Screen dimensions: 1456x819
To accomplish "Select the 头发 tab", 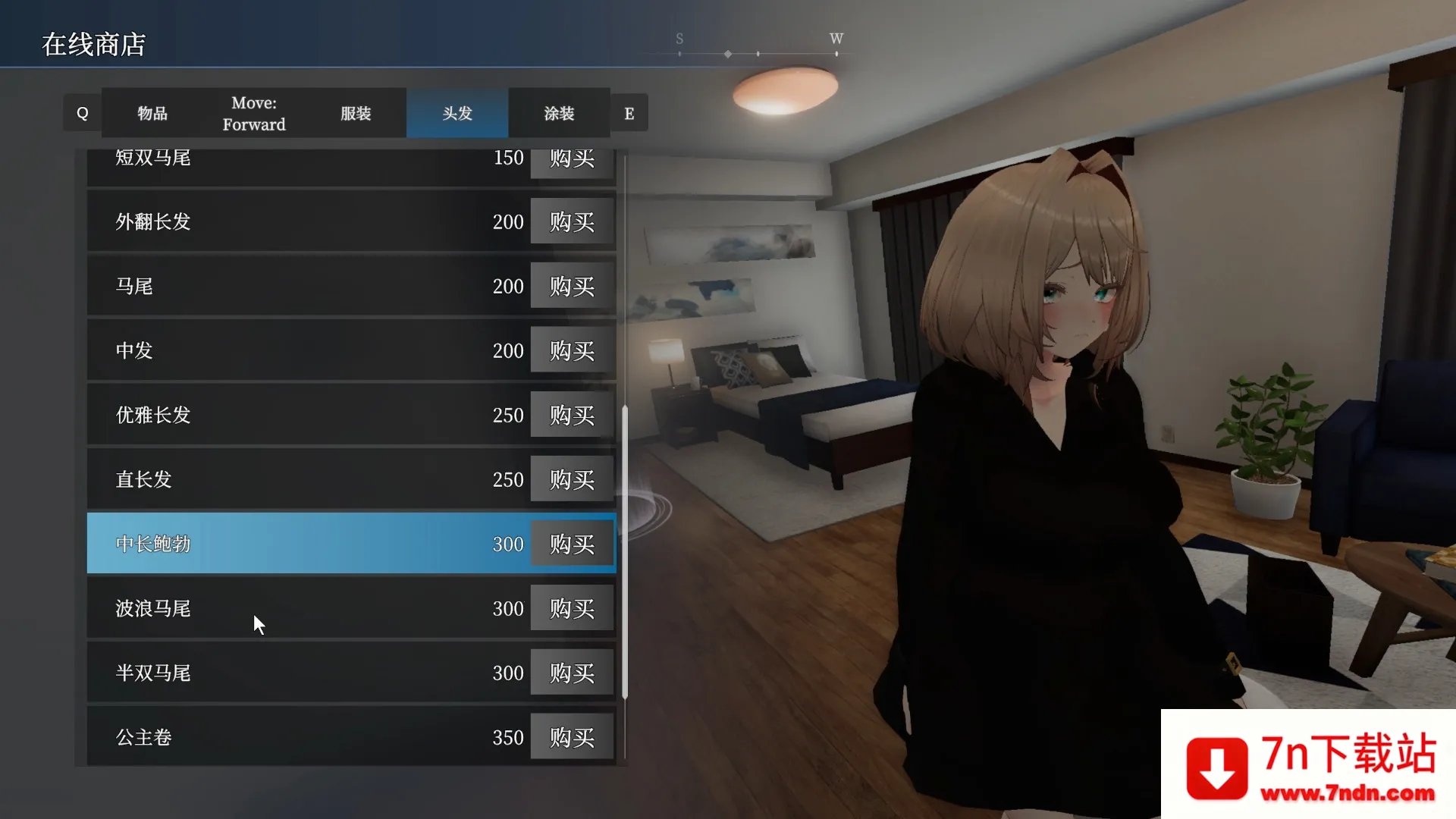I will [457, 113].
